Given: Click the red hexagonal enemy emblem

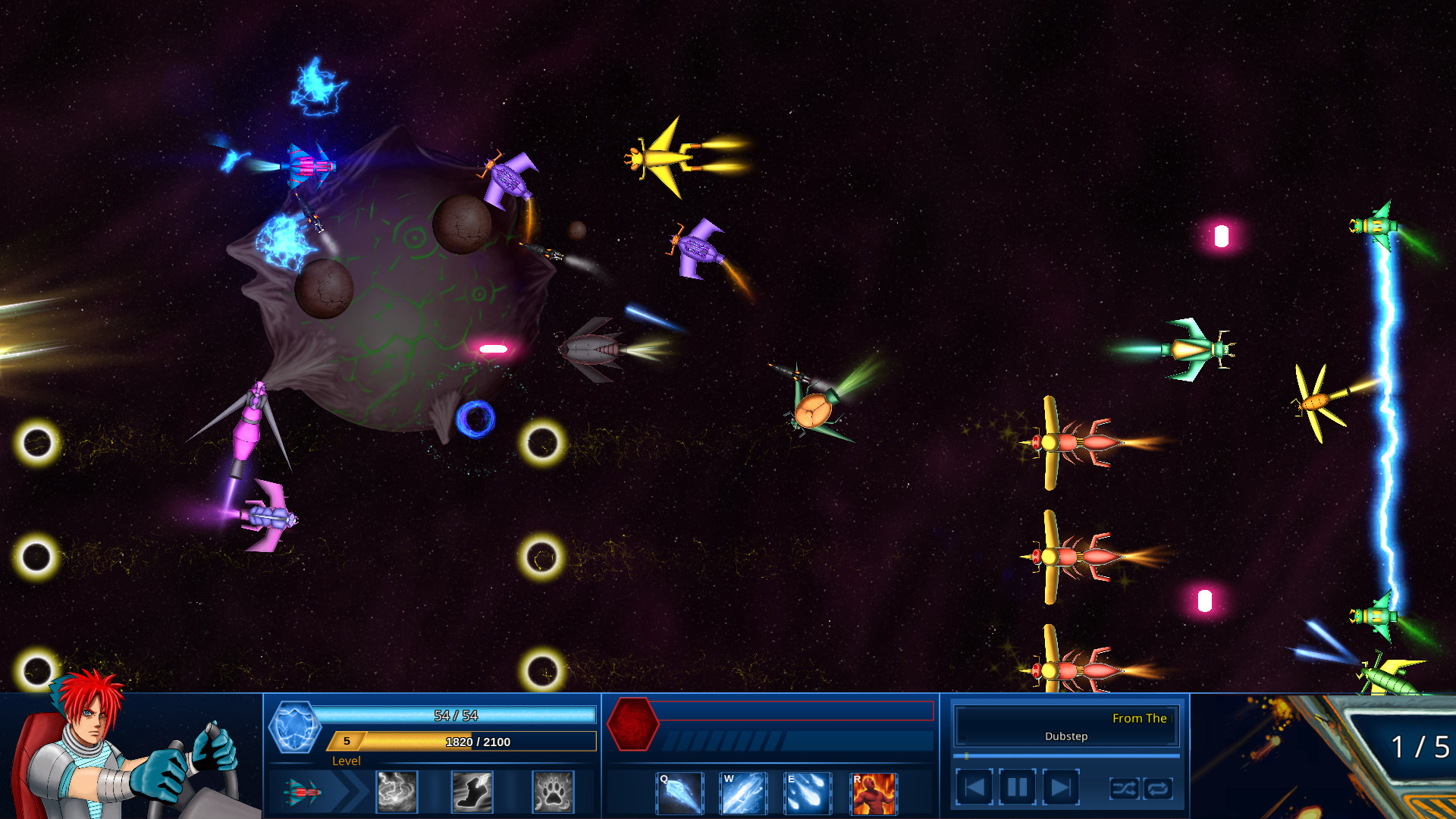Looking at the screenshot, I should click(632, 725).
